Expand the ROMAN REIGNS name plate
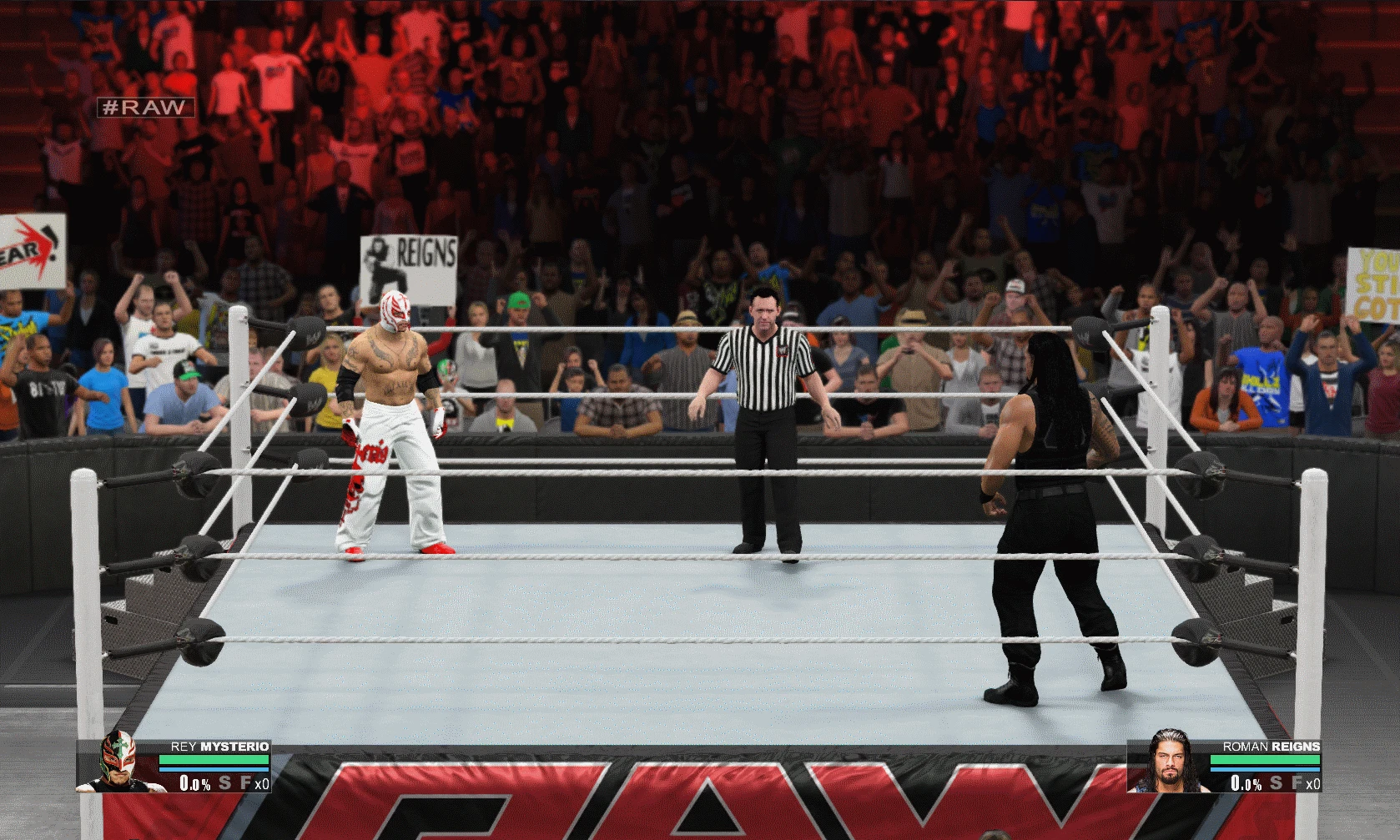Viewport: 1400px width, 840px height. tap(1272, 746)
